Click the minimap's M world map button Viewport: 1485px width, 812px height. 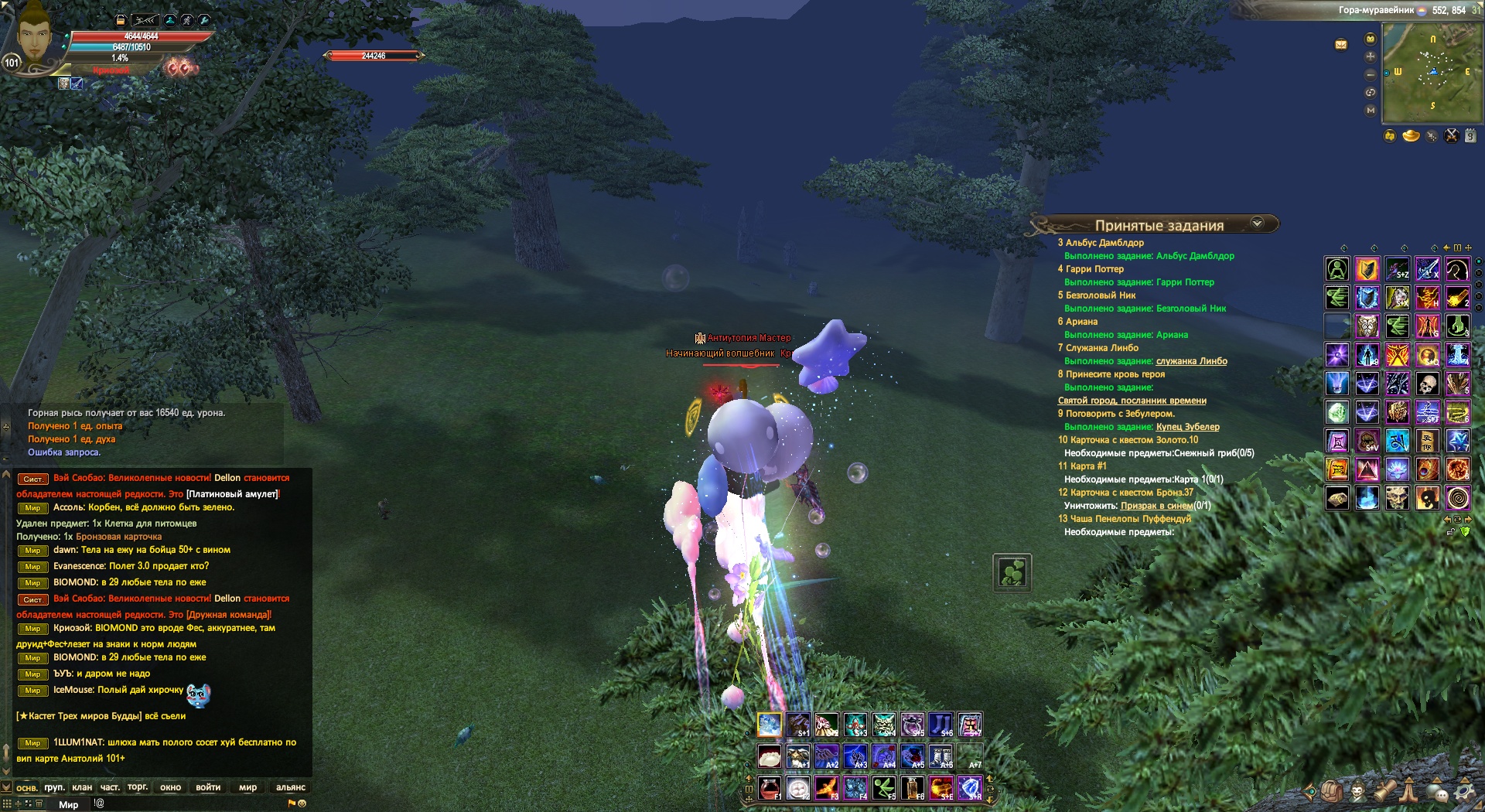pyautogui.click(x=1371, y=111)
